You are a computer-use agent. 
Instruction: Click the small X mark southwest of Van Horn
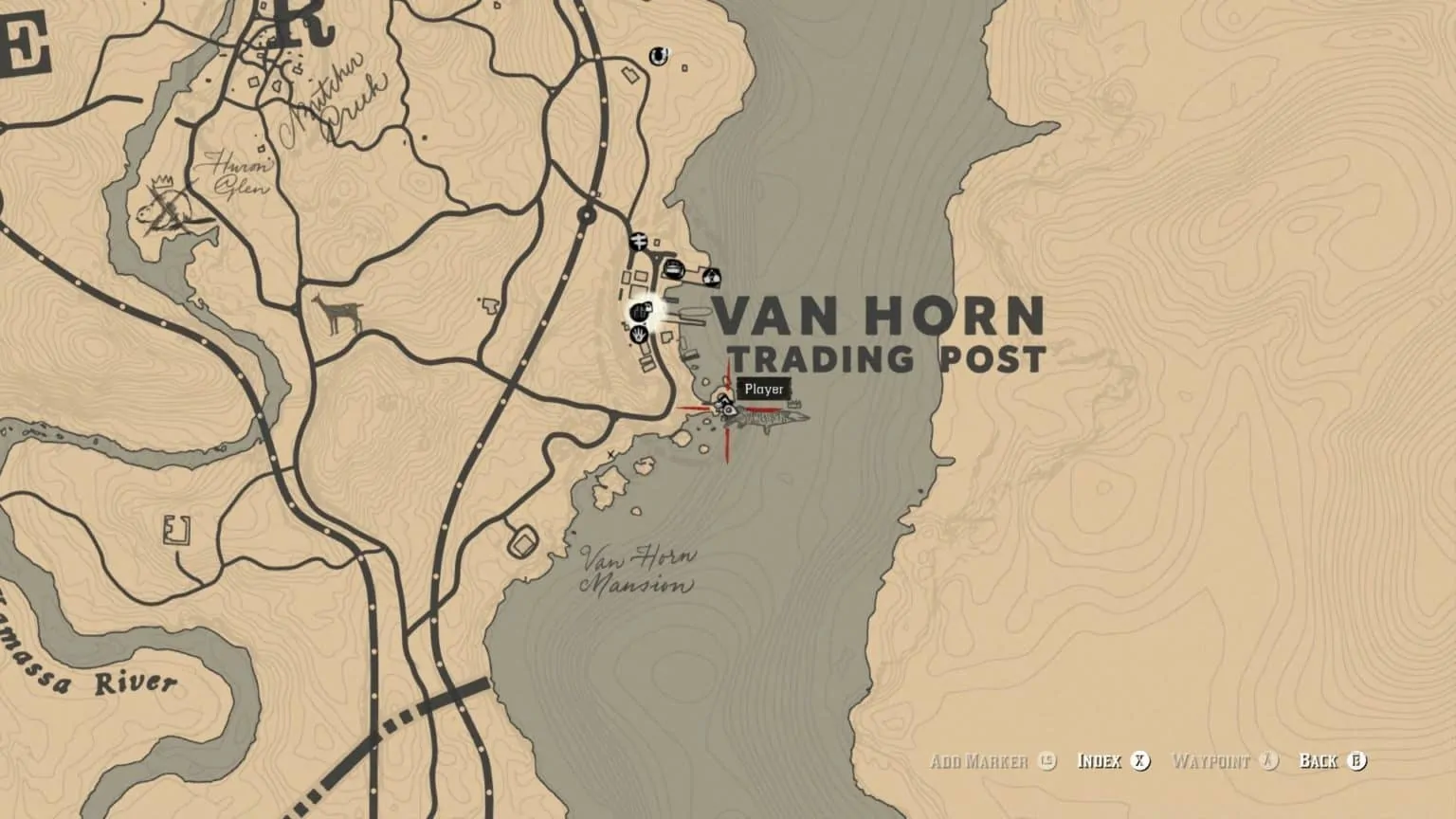click(x=610, y=454)
